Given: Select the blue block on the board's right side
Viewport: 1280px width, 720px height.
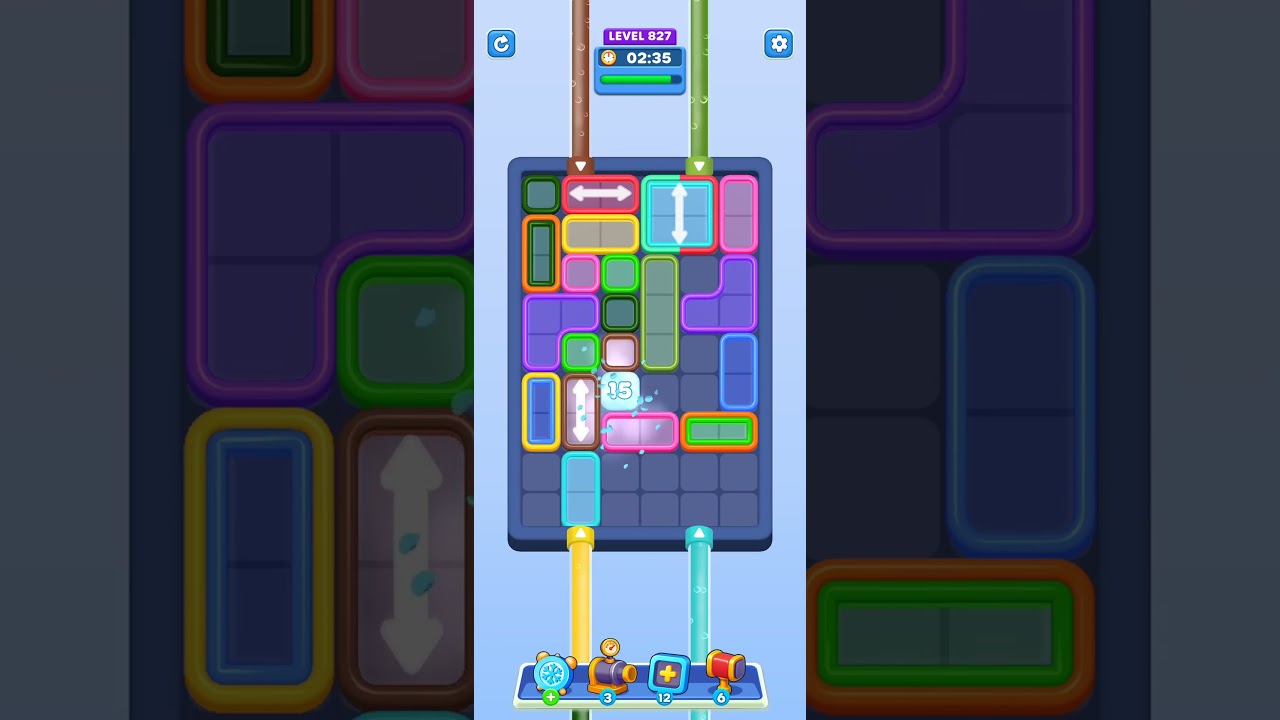Looking at the screenshot, I should [x=737, y=373].
